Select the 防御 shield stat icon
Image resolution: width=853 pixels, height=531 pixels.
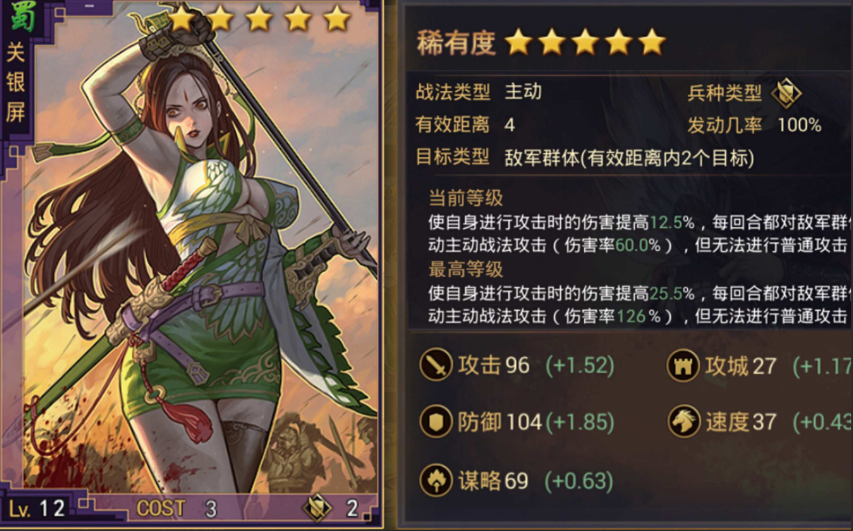click(436, 422)
